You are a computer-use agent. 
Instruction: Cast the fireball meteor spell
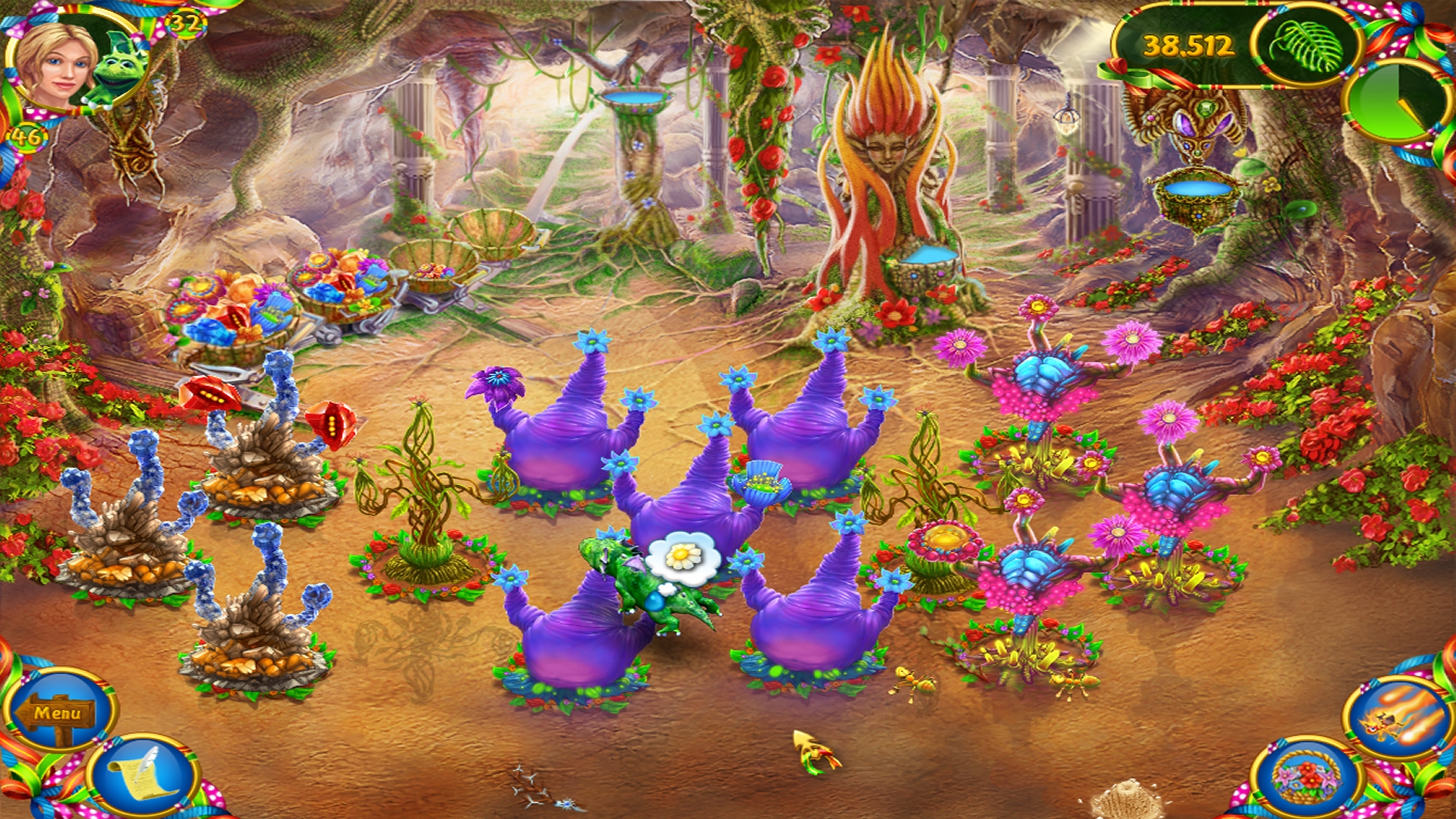(x=1401, y=714)
